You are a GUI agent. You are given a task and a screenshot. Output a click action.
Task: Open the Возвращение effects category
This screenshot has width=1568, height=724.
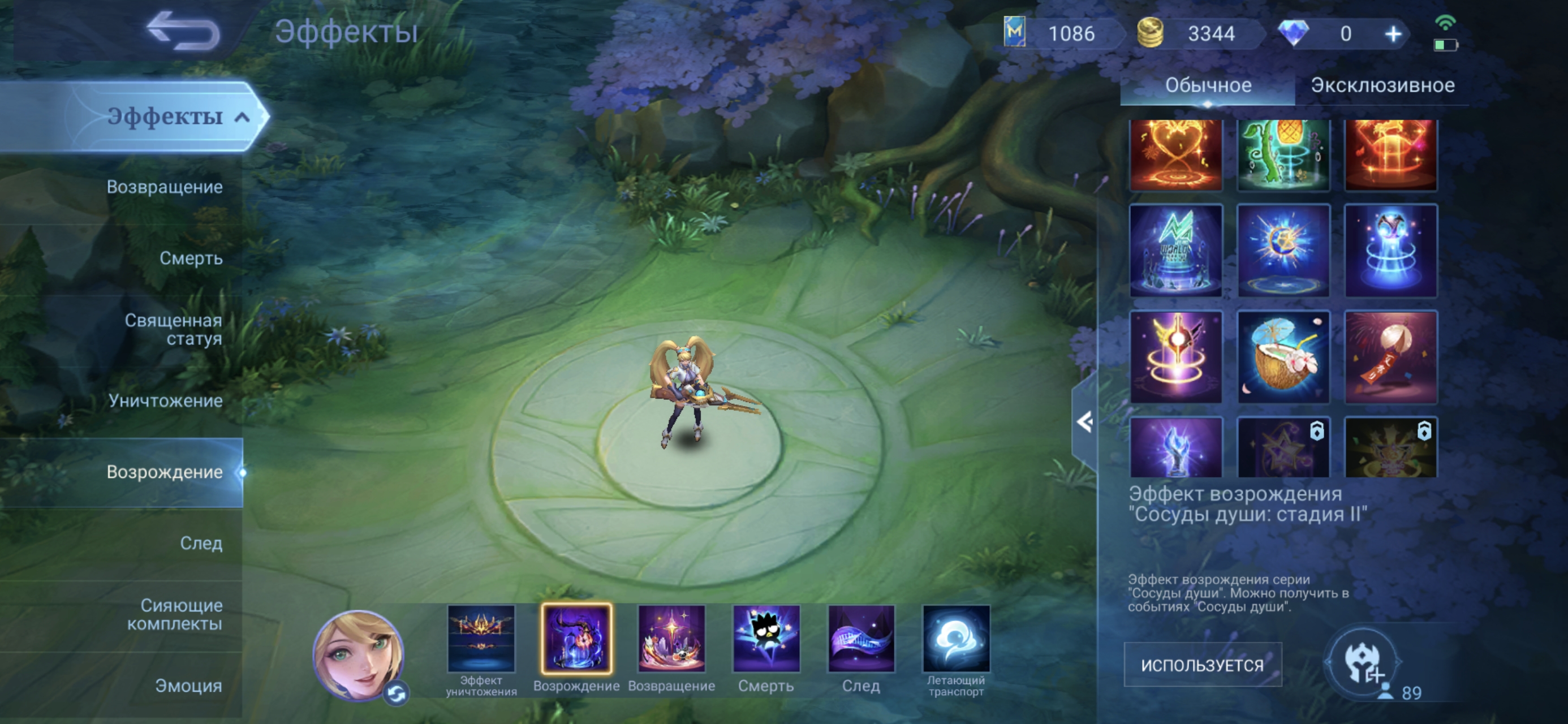point(165,187)
